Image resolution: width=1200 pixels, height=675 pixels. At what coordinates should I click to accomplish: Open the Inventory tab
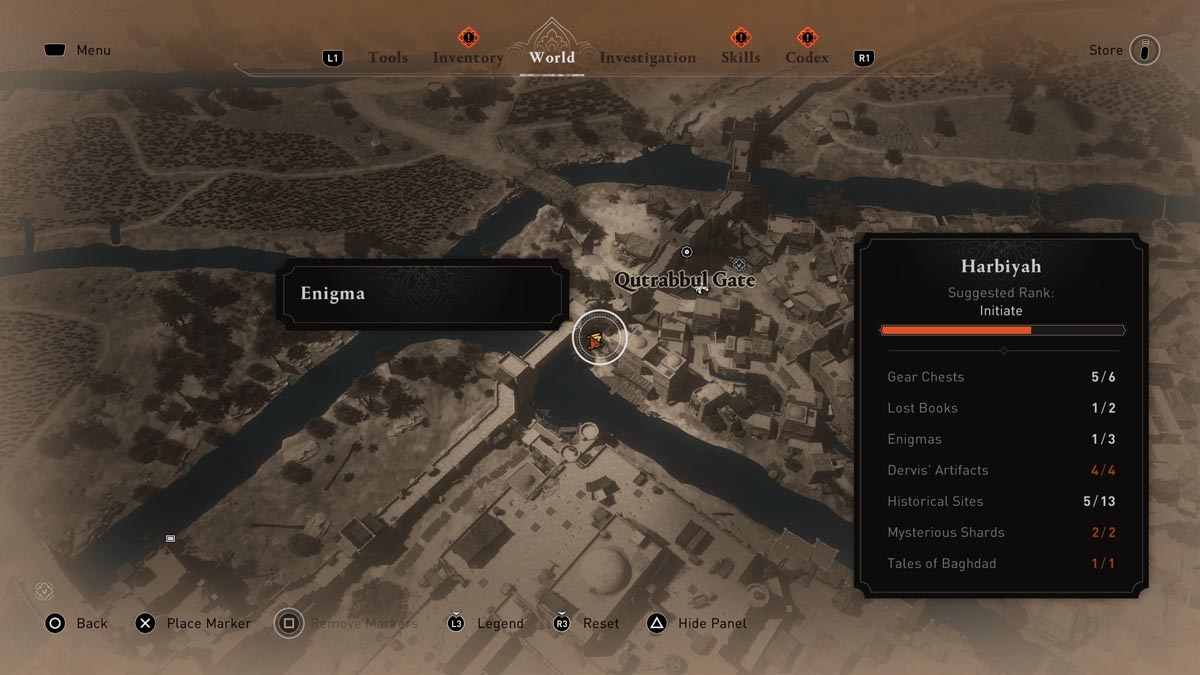(x=468, y=58)
